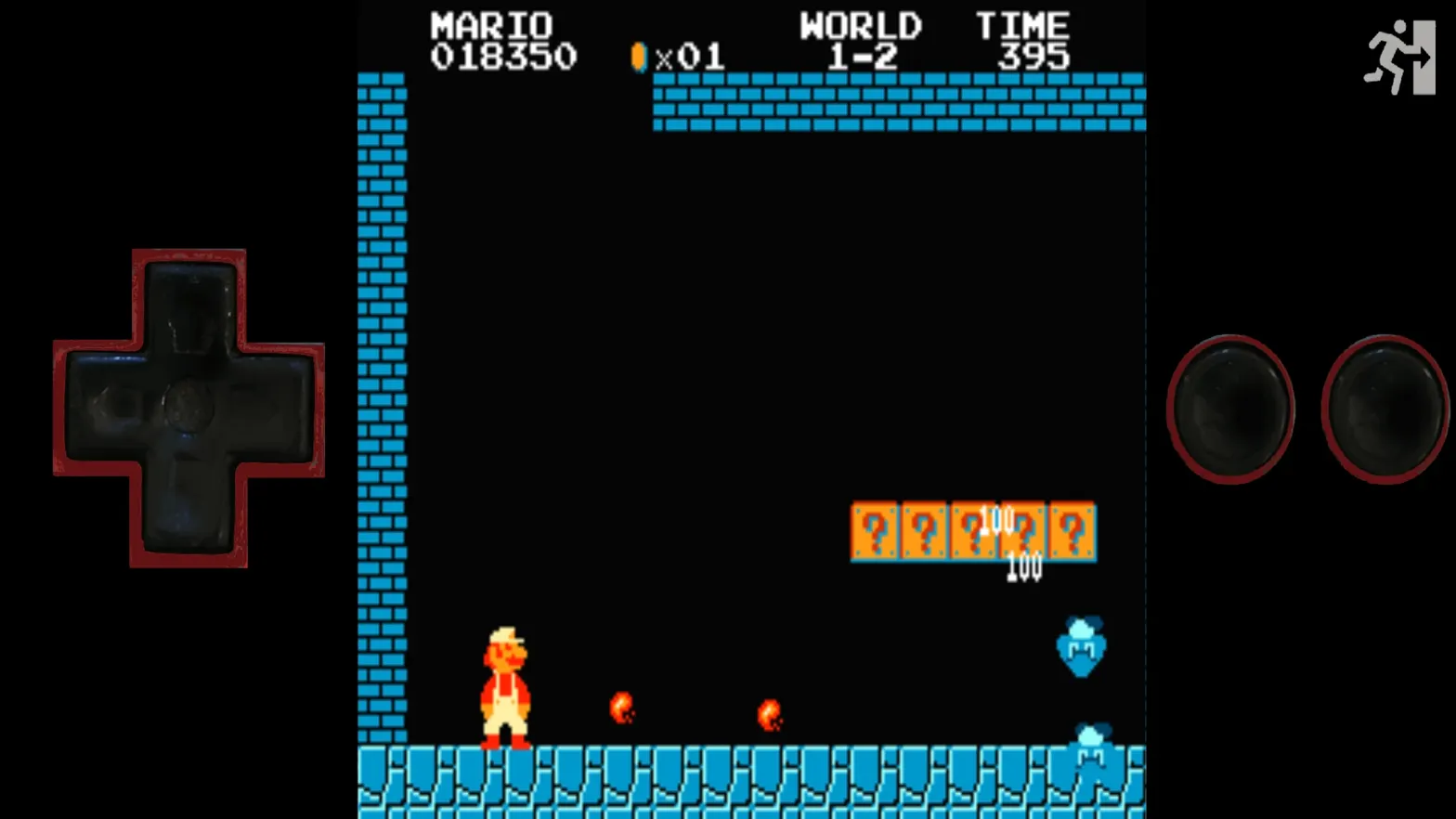Tap Mario's sprite
The width and height of the screenshot is (1456, 819).
(x=506, y=687)
